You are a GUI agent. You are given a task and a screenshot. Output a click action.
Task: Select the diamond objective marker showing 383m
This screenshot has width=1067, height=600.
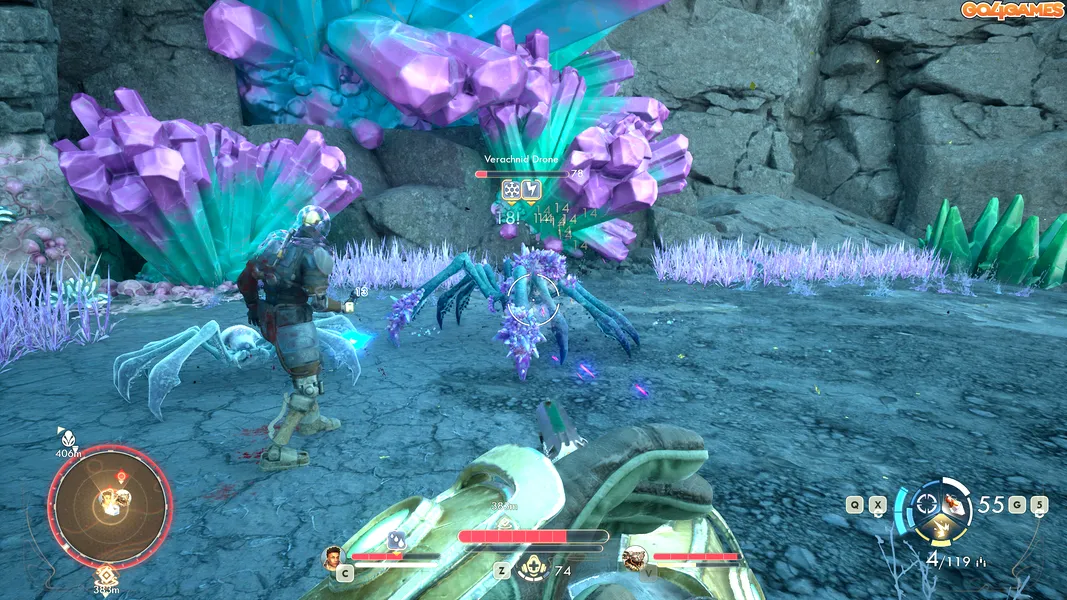click(106, 575)
